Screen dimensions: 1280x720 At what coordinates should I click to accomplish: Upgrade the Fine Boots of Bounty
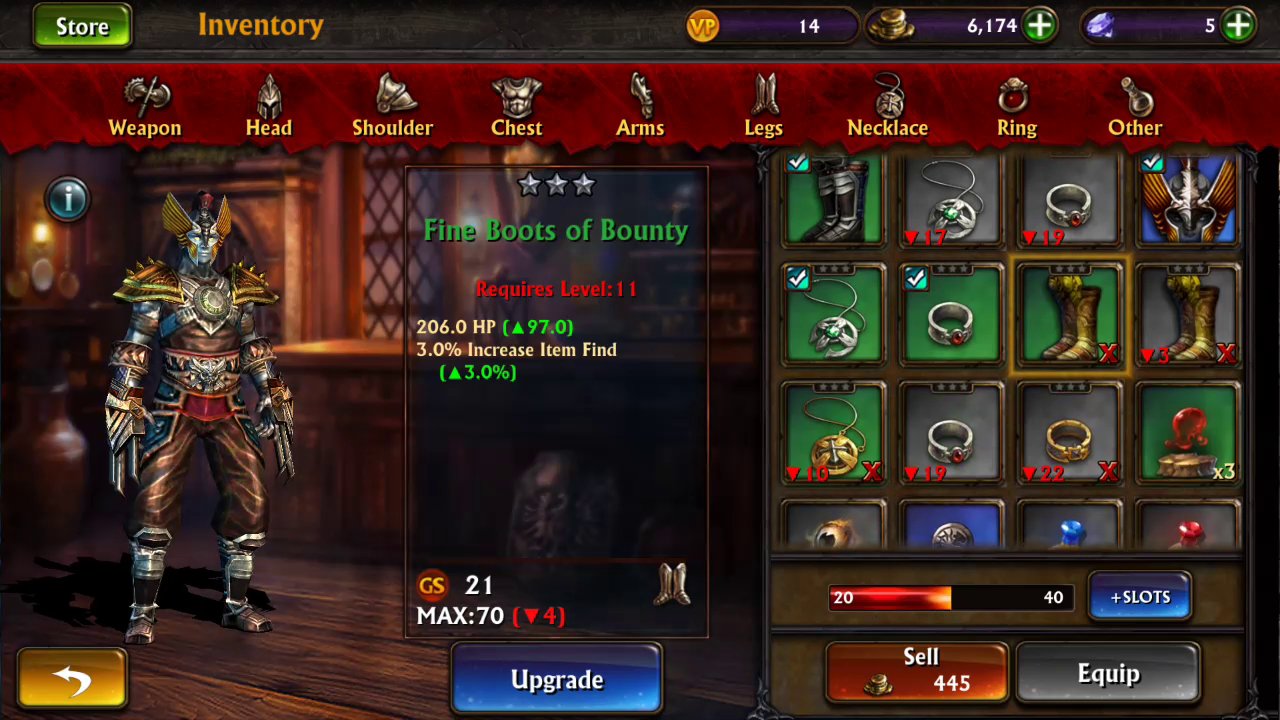click(557, 680)
